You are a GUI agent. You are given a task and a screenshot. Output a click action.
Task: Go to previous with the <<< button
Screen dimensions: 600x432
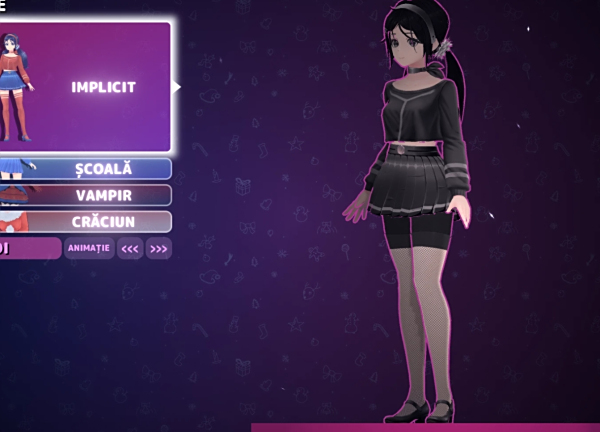pyautogui.click(x=130, y=248)
